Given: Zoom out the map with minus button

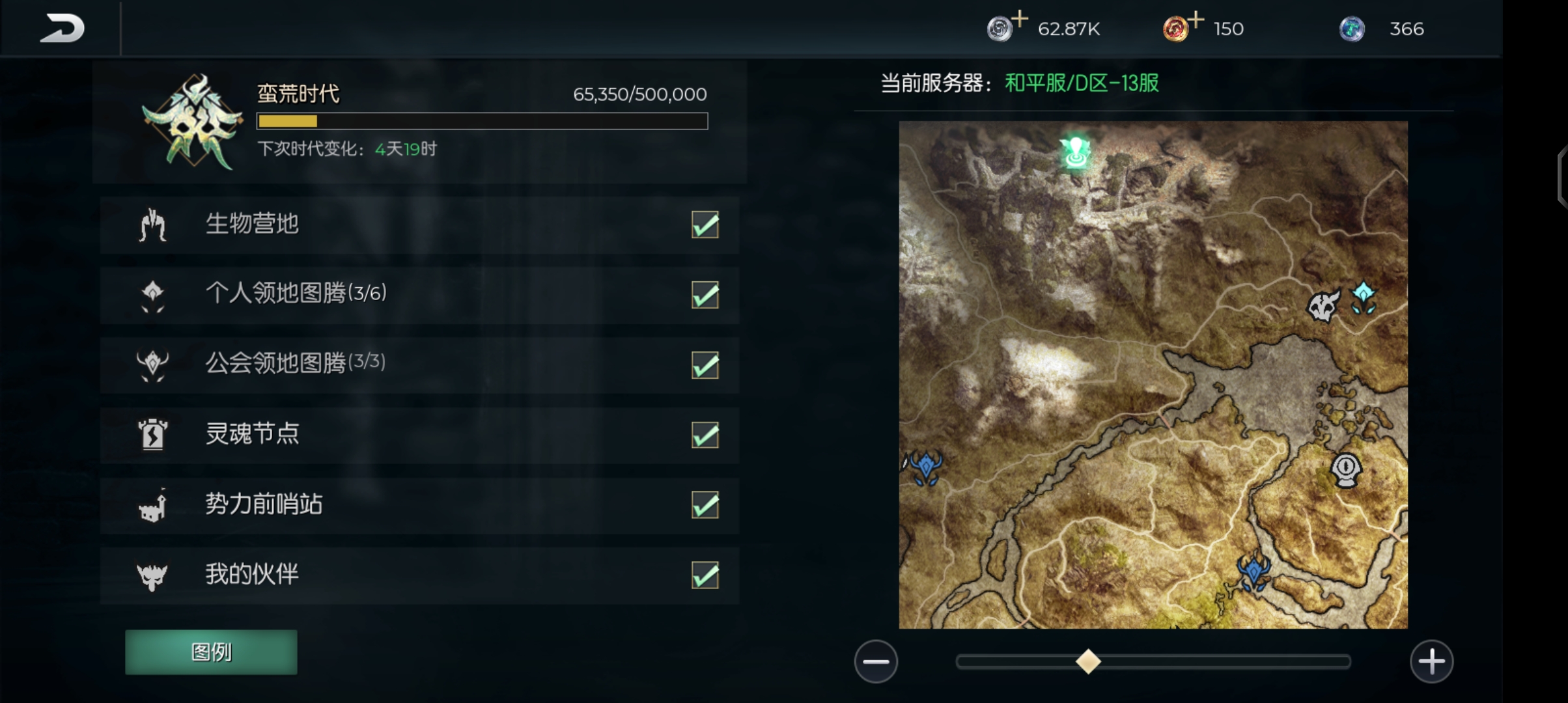Looking at the screenshot, I should pyautogui.click(x=876, y=662).
